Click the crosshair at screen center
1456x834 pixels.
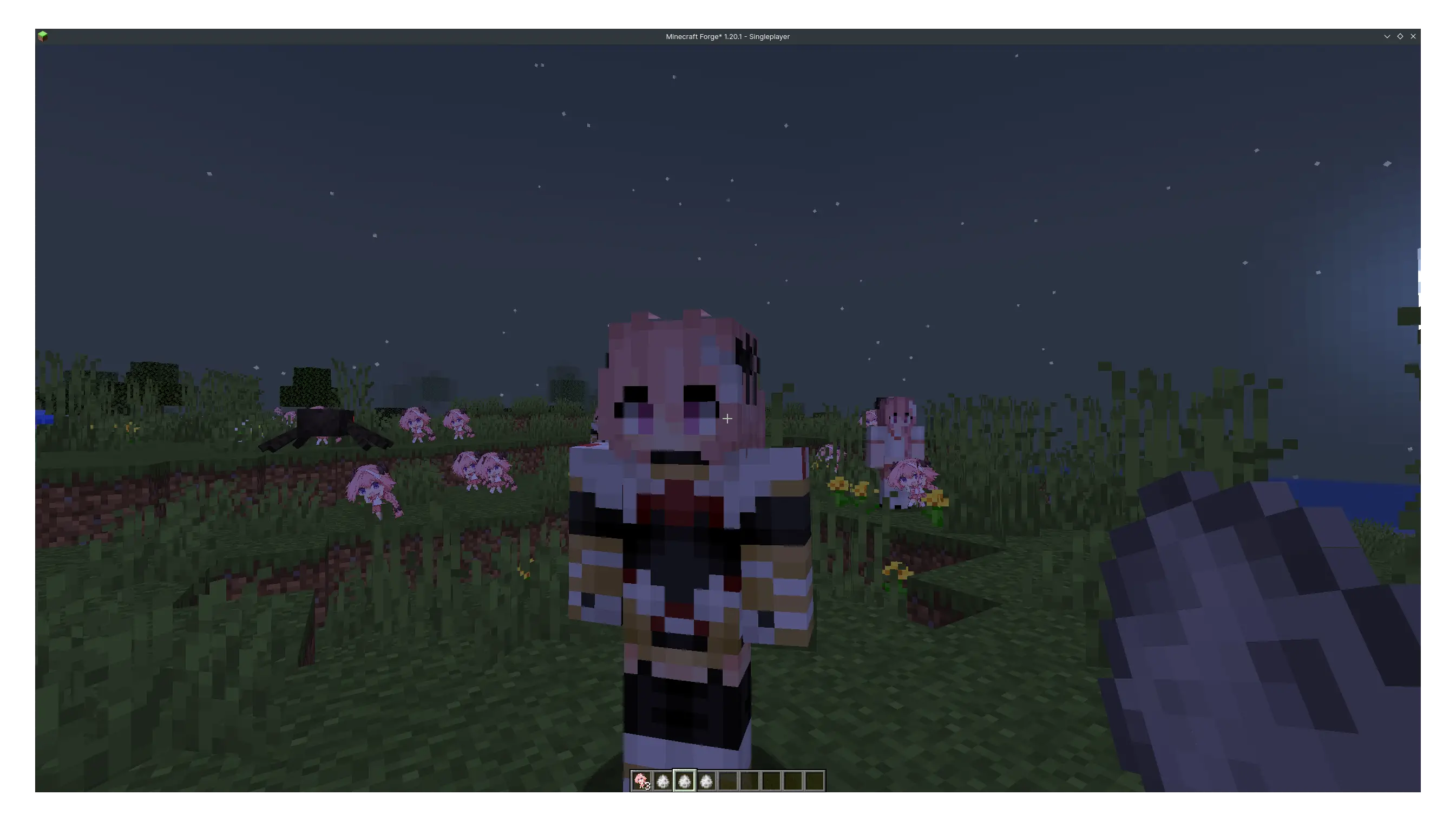[727, 418]
